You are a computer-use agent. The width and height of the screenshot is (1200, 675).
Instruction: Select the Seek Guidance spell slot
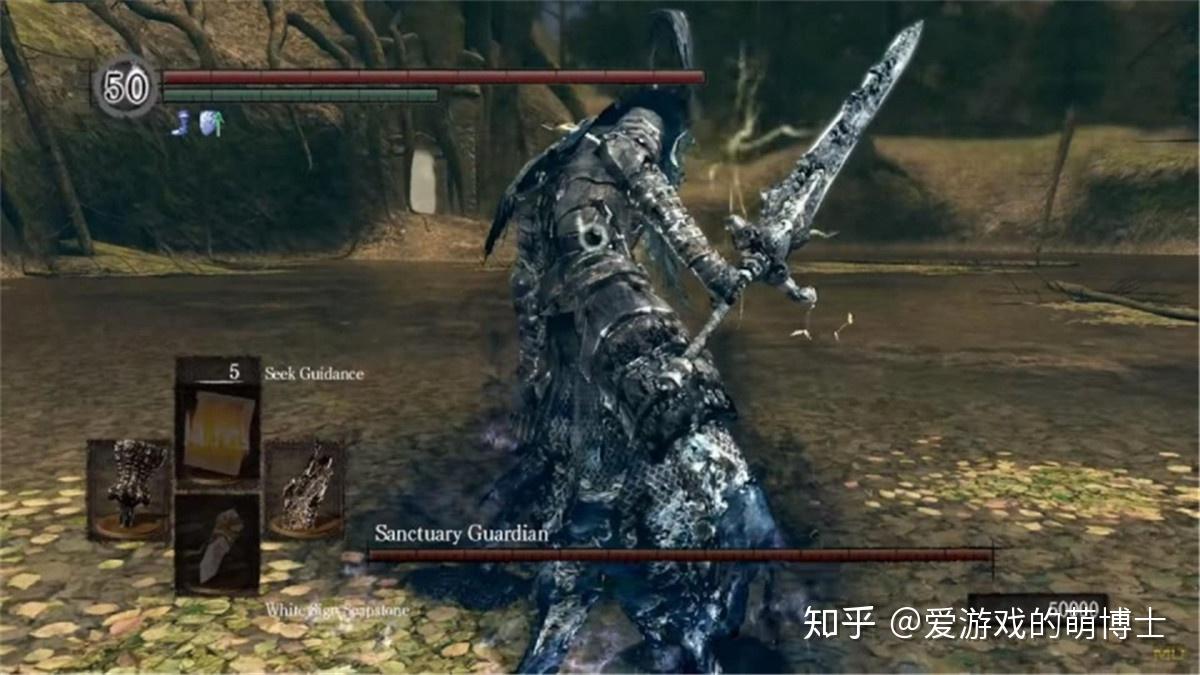[218, 423]
